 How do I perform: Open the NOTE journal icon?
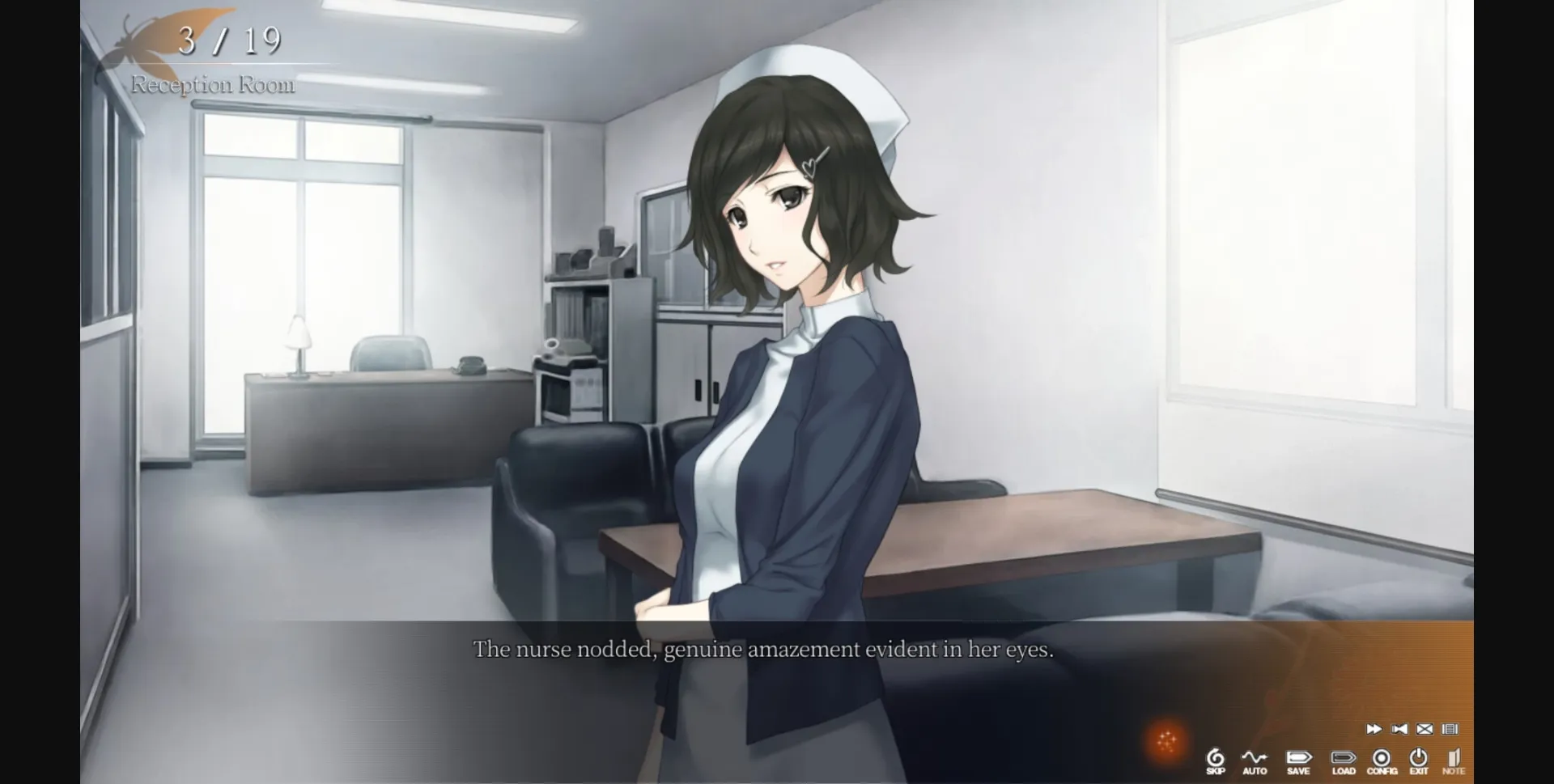(x=1456, y=756)
